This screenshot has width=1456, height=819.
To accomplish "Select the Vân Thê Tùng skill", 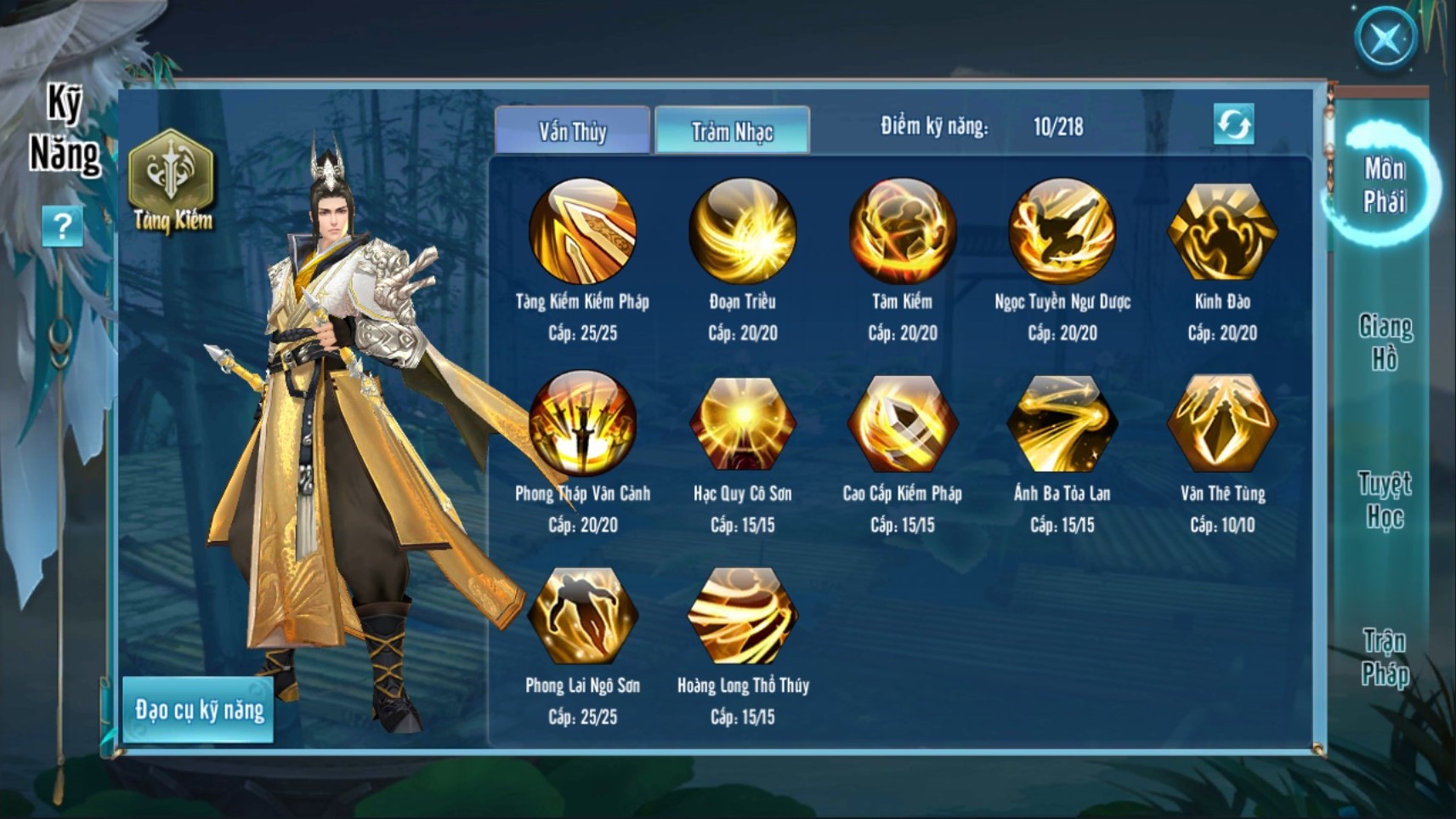I will pyautogui.click(x=1221, y=423).
